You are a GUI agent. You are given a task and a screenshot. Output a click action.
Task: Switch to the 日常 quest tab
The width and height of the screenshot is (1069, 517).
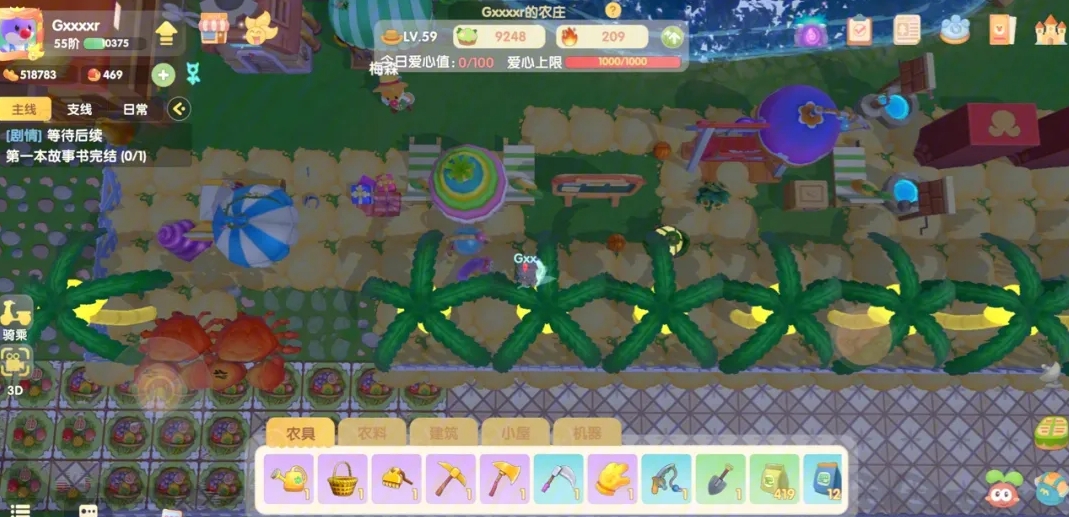point(135,109)
